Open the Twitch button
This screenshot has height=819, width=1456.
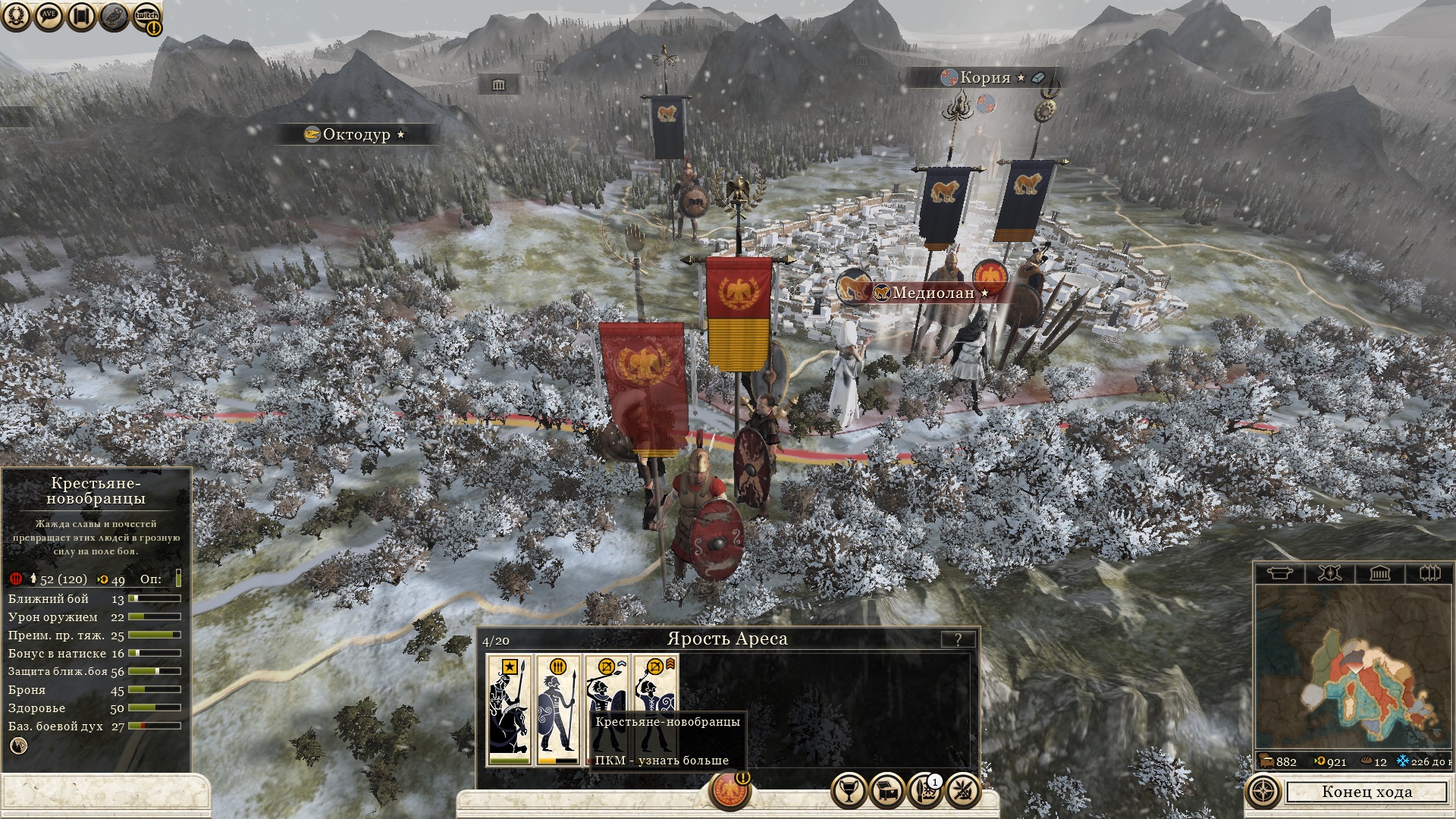click(x=146, y=17)
